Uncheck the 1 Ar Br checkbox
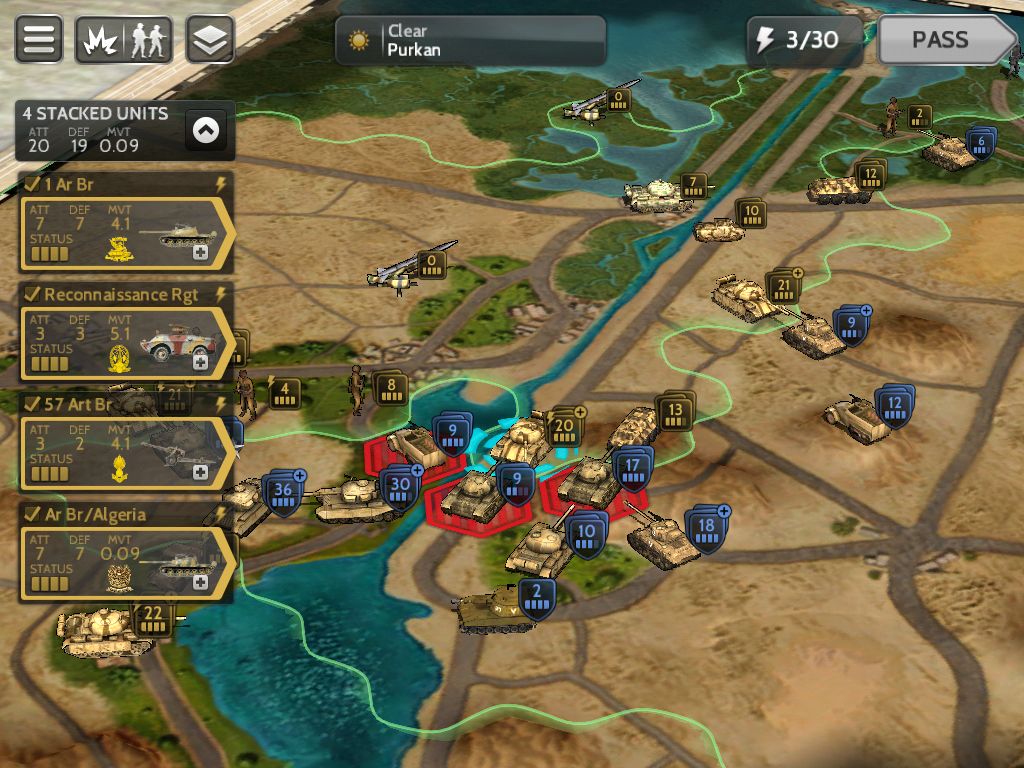 [x=32, y=185]
